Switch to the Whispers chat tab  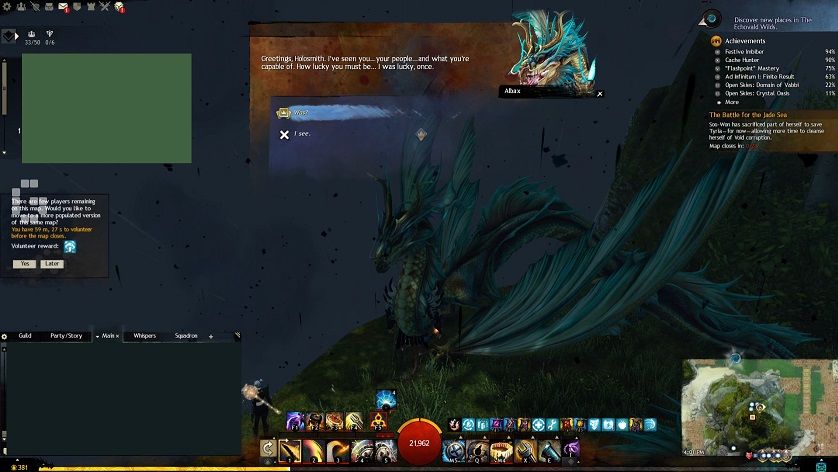click(x=145, y=336)
